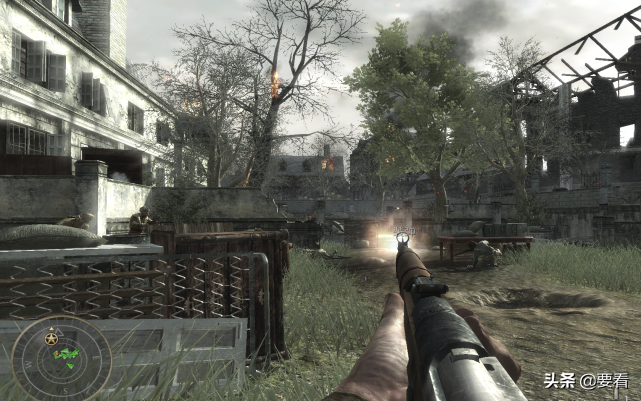Click the compass radar minimap

tap(60, 357)
